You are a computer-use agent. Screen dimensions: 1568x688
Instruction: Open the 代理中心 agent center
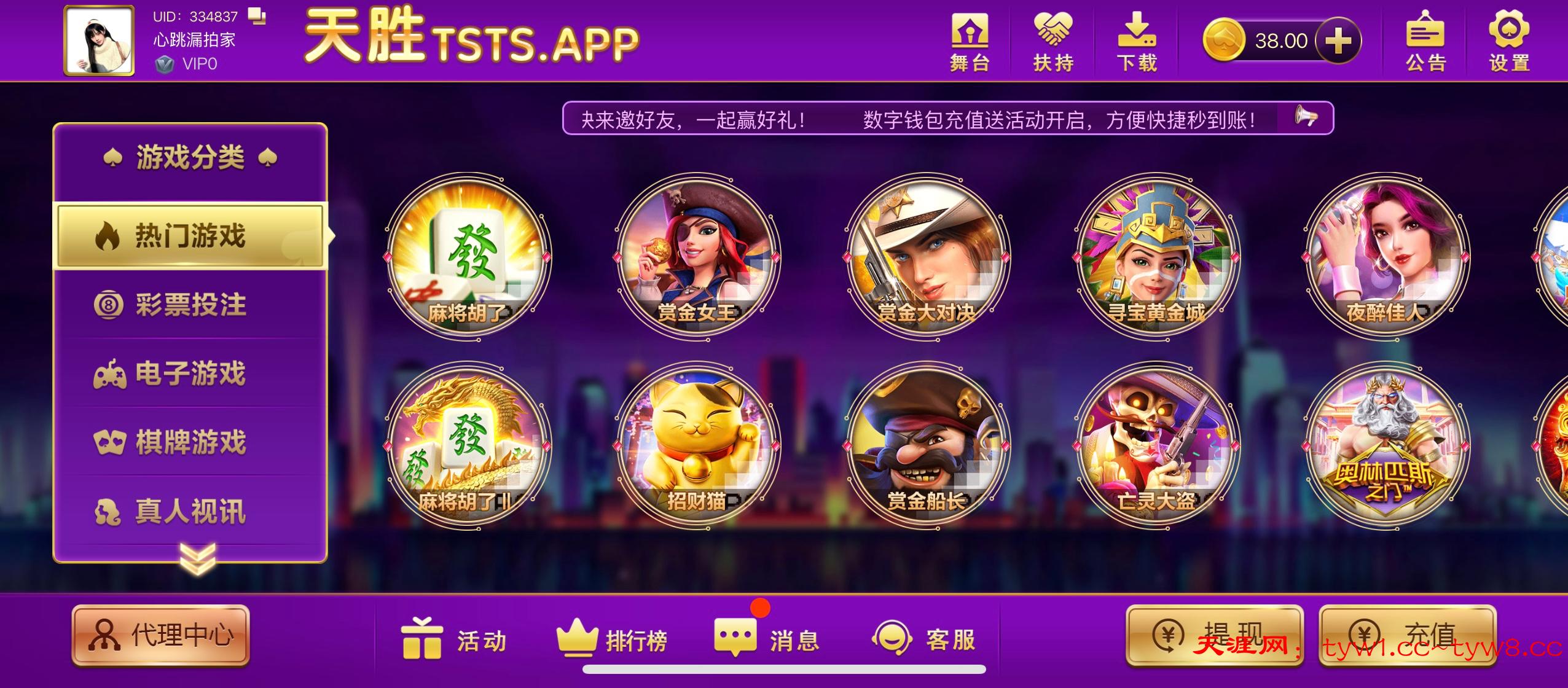[x=161, y=636]
